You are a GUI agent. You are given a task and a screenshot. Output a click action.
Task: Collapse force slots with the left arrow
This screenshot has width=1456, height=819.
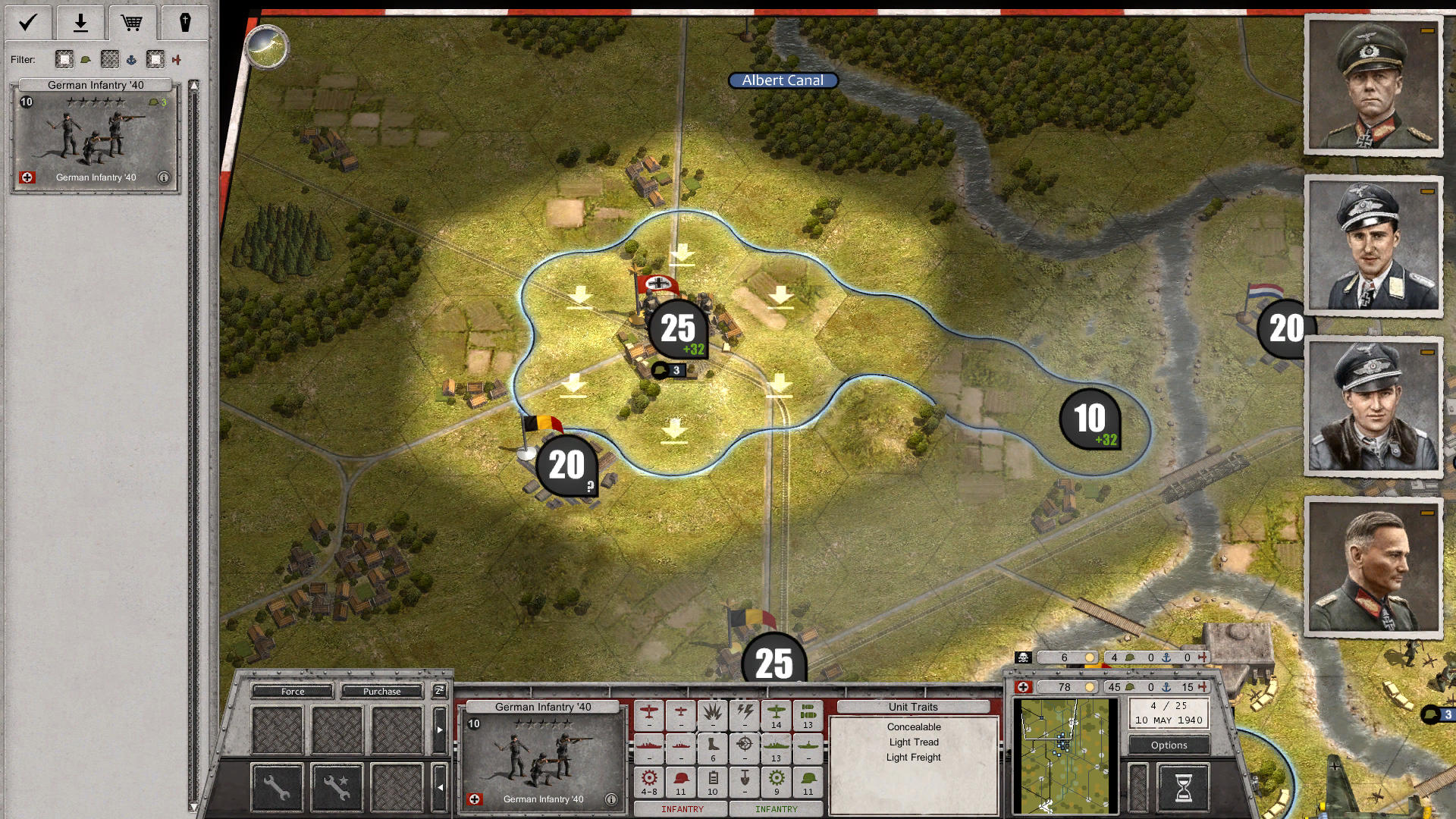(440, 788)
